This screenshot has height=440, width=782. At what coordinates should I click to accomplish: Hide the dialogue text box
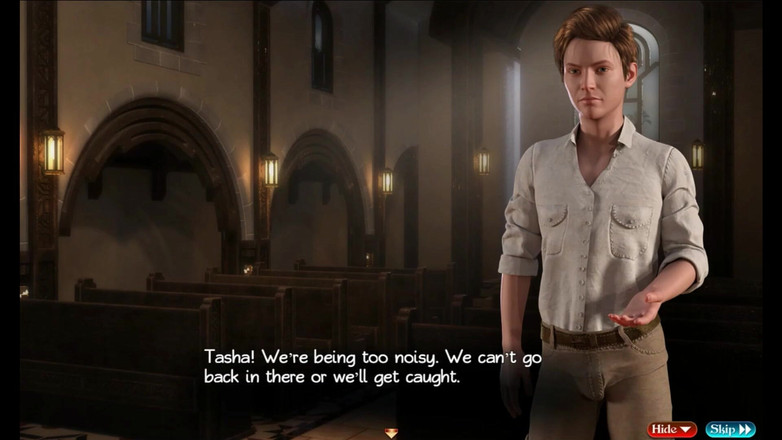[671, 429]
